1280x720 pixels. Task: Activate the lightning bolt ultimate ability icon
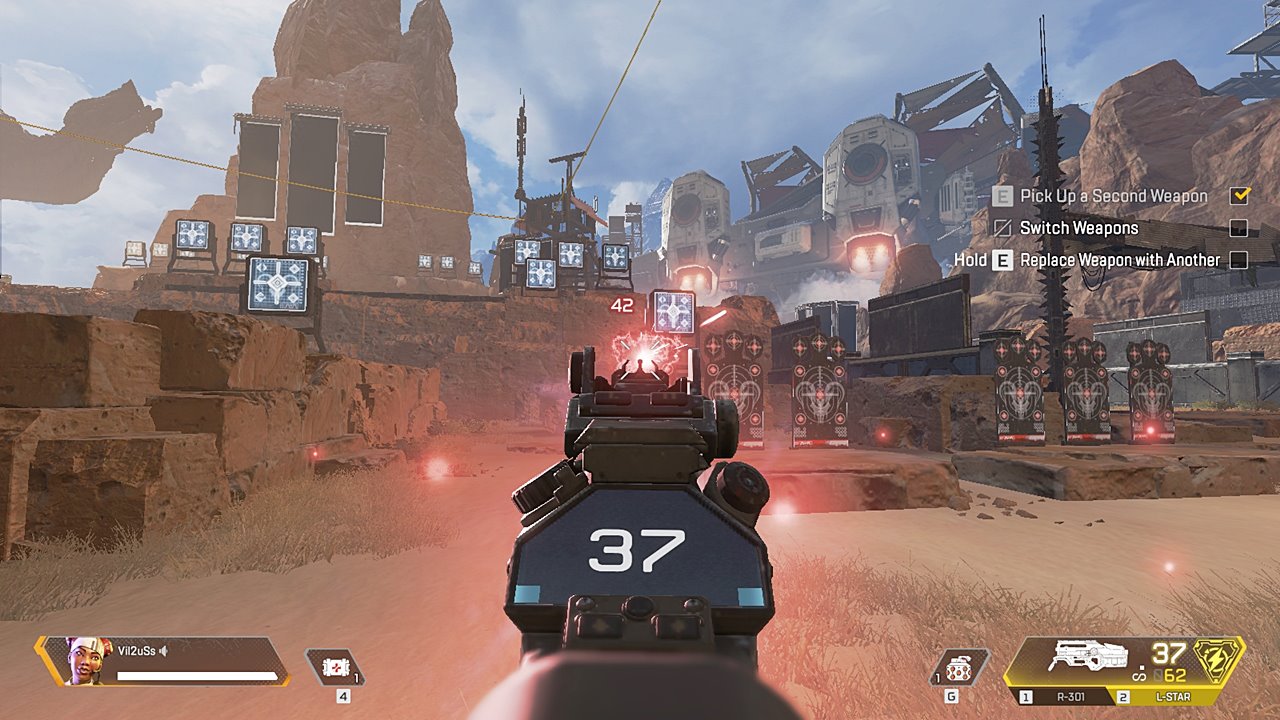pyautogui.click(x=1219, y=658)
